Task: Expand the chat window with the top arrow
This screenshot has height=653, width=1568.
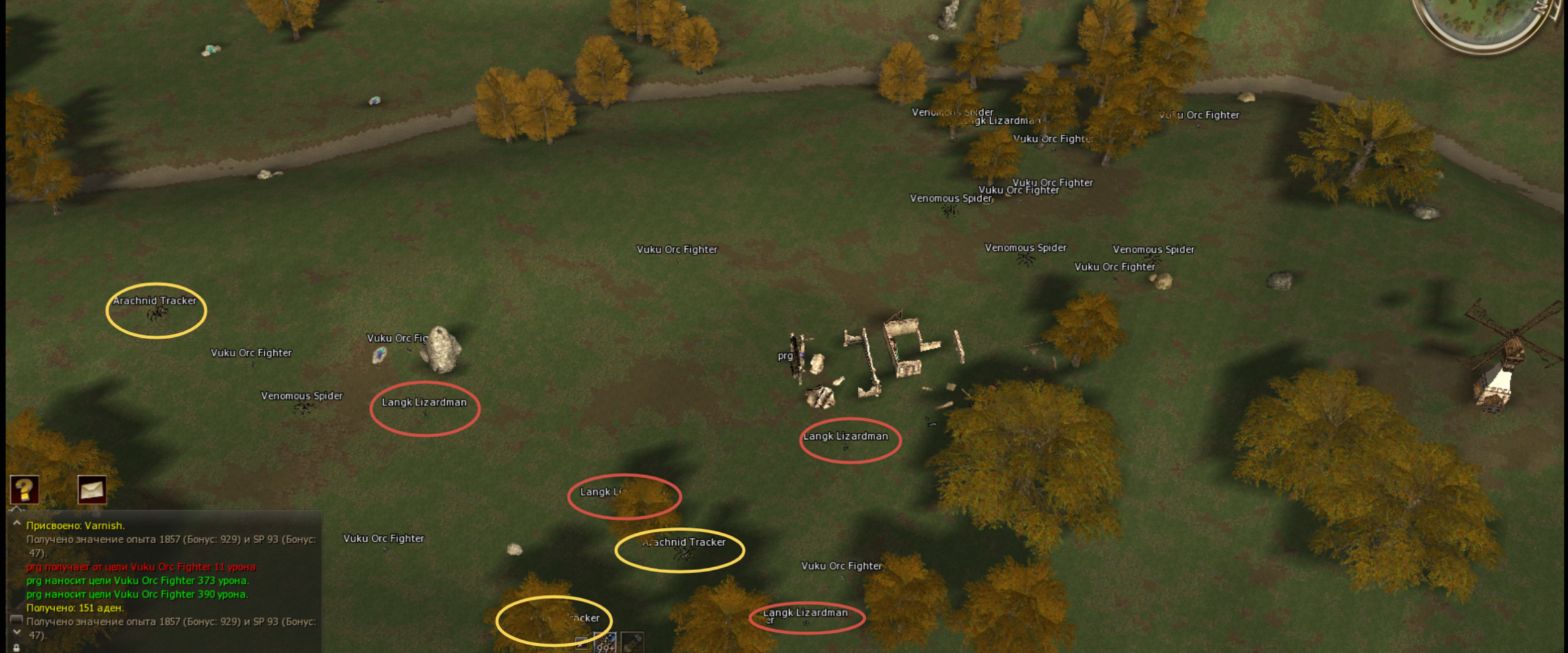Action: coord(17,509)
